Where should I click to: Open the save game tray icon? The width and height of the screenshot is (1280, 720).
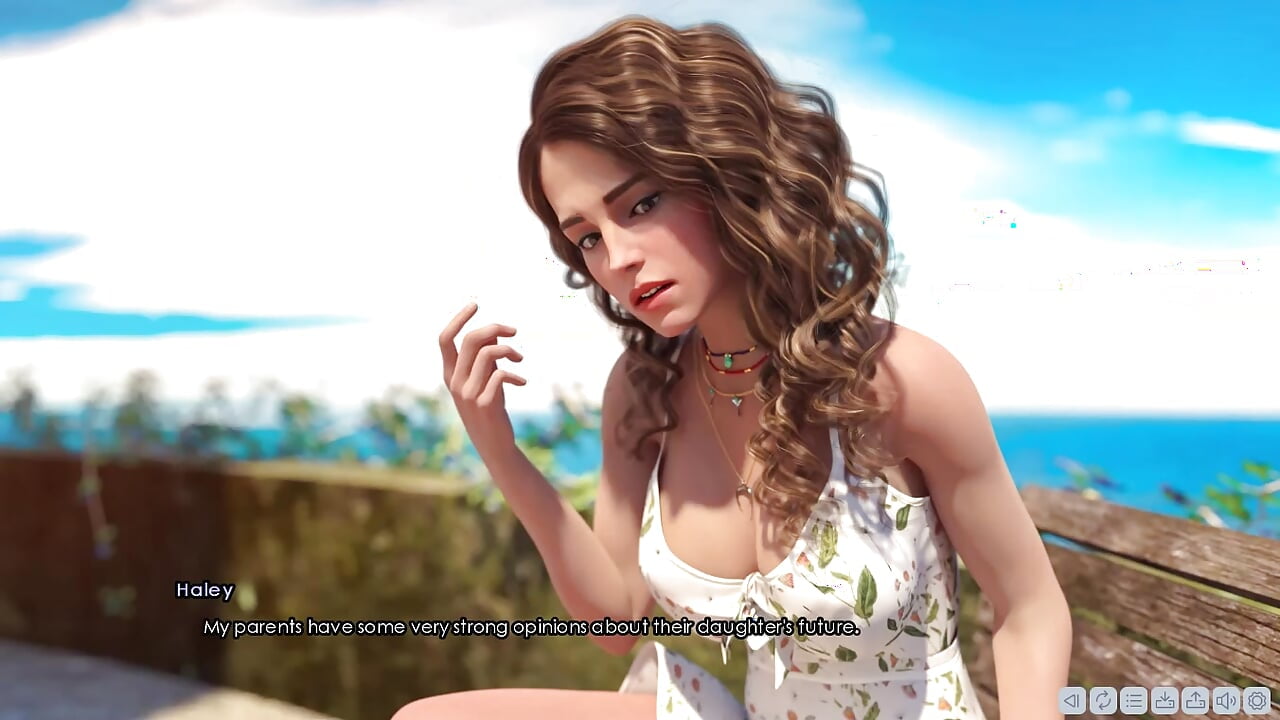pos(1165,700)
